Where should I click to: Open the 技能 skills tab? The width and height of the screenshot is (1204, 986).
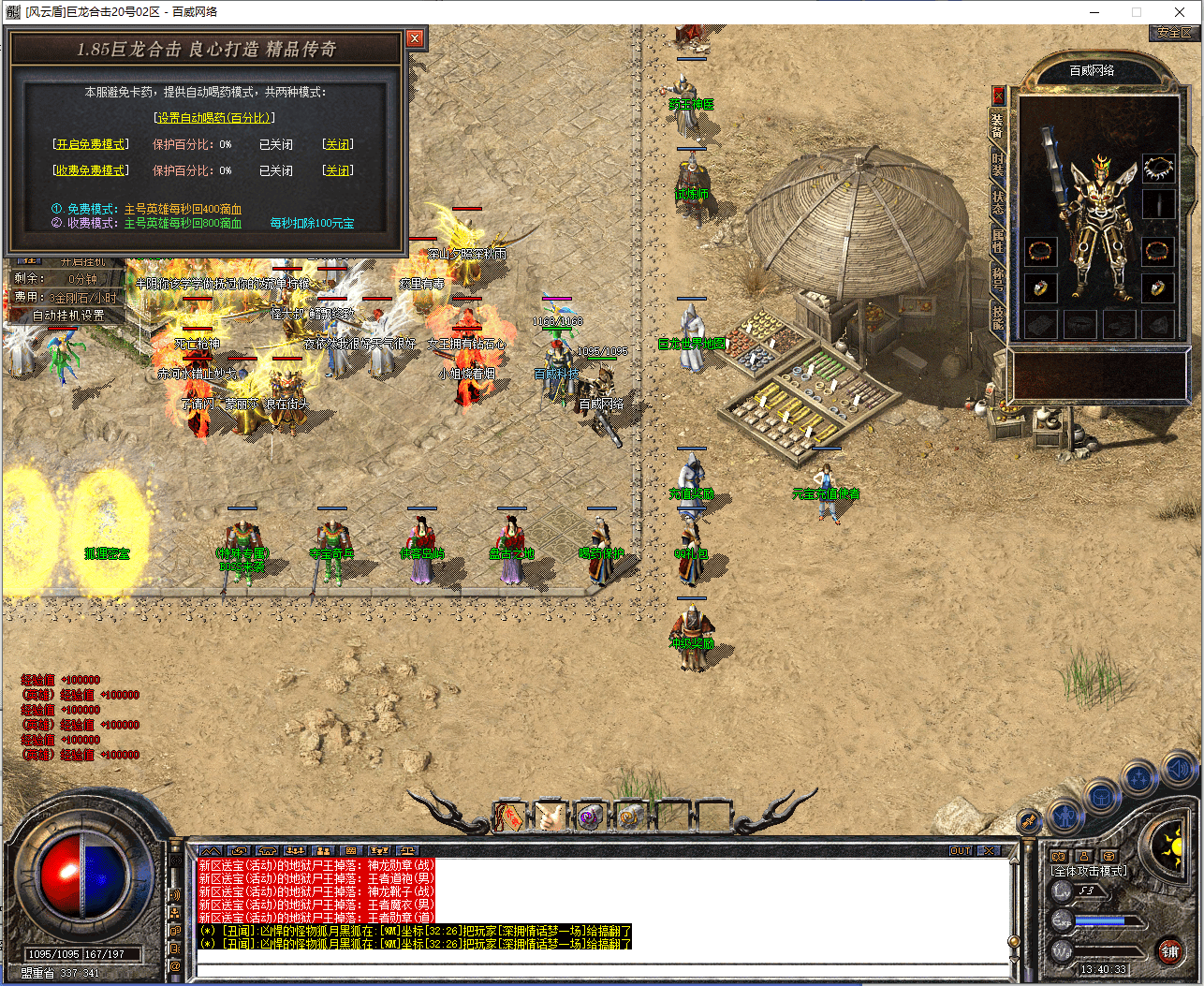tap(998, 316)
